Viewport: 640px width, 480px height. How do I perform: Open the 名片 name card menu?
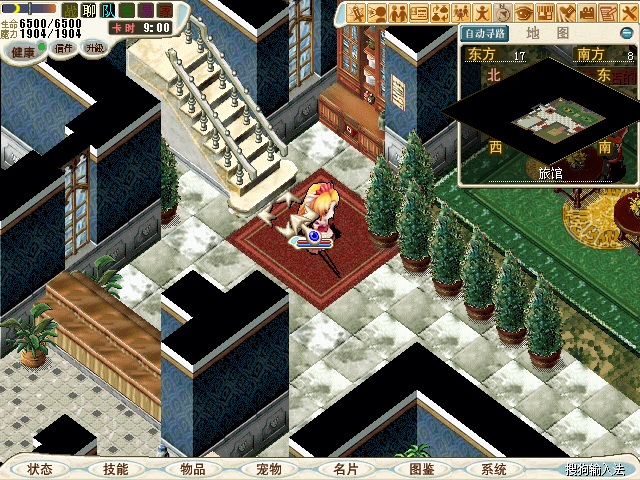tap(344, 468)
